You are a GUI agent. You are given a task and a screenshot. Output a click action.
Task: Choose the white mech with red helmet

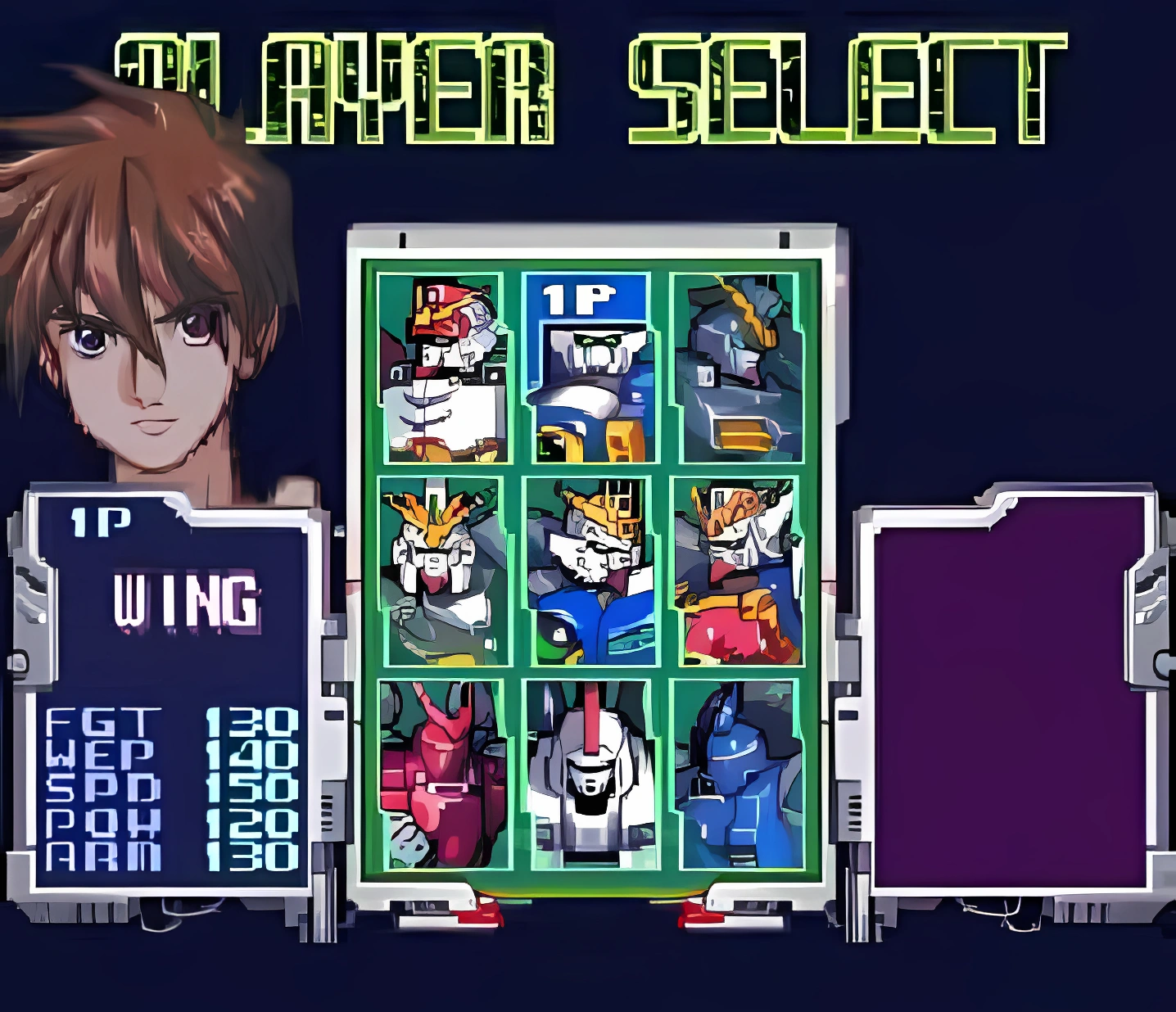(442, 368)
